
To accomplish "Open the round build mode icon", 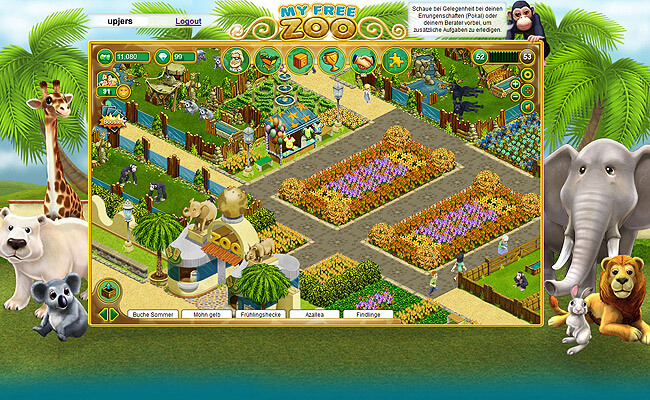I will 108,292.
